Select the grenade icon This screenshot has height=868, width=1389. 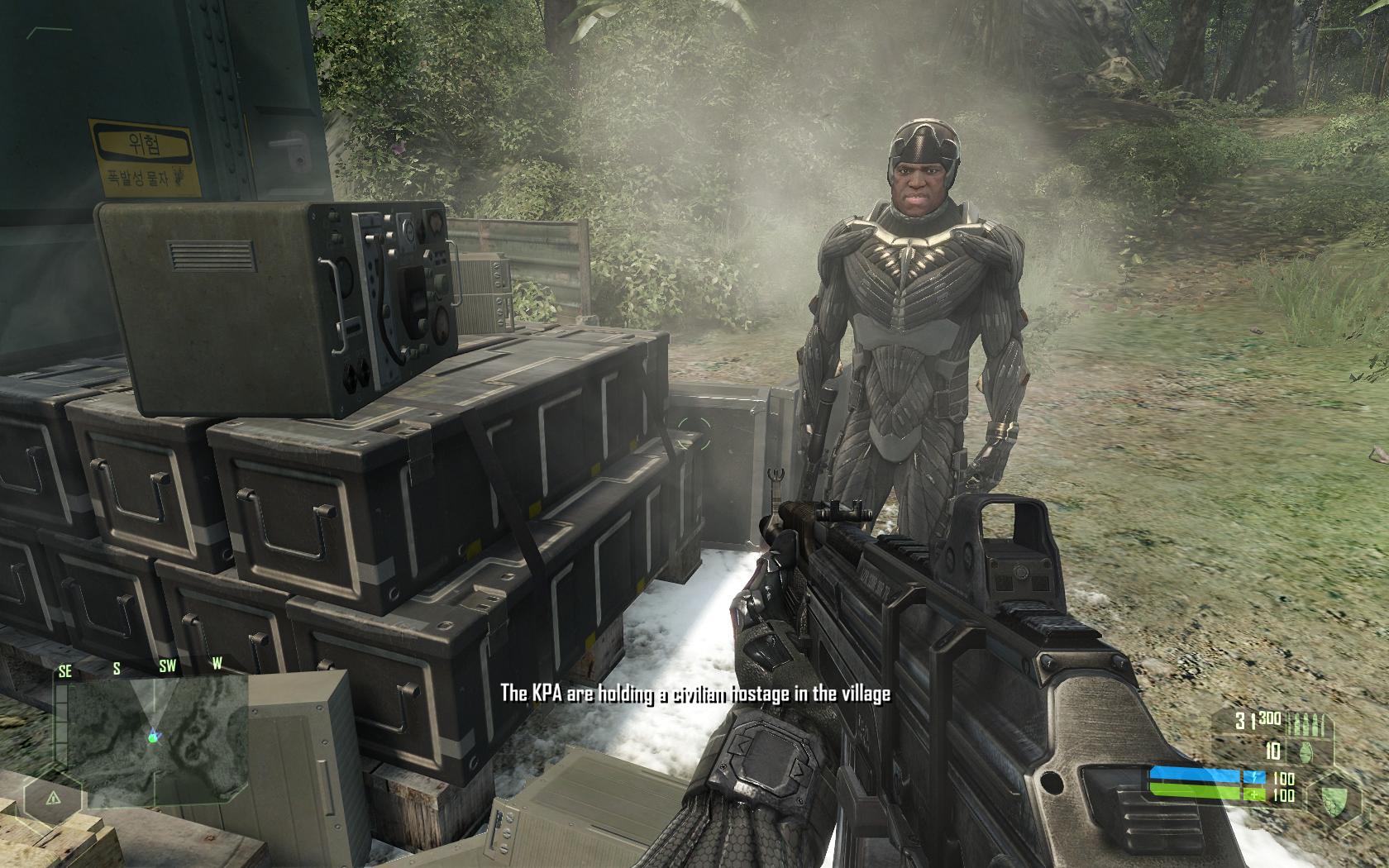click(1305, 751)
